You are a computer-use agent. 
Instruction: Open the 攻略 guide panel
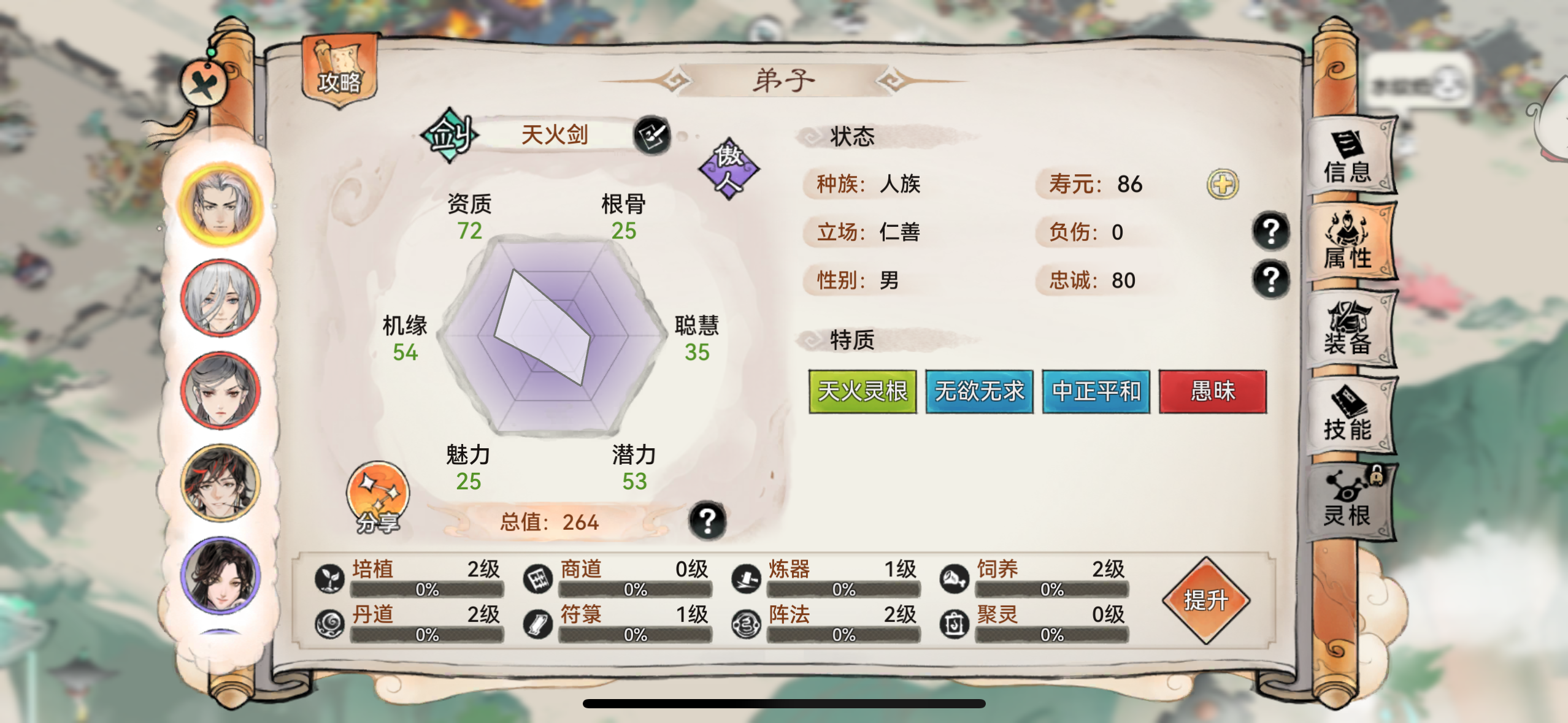339,72
